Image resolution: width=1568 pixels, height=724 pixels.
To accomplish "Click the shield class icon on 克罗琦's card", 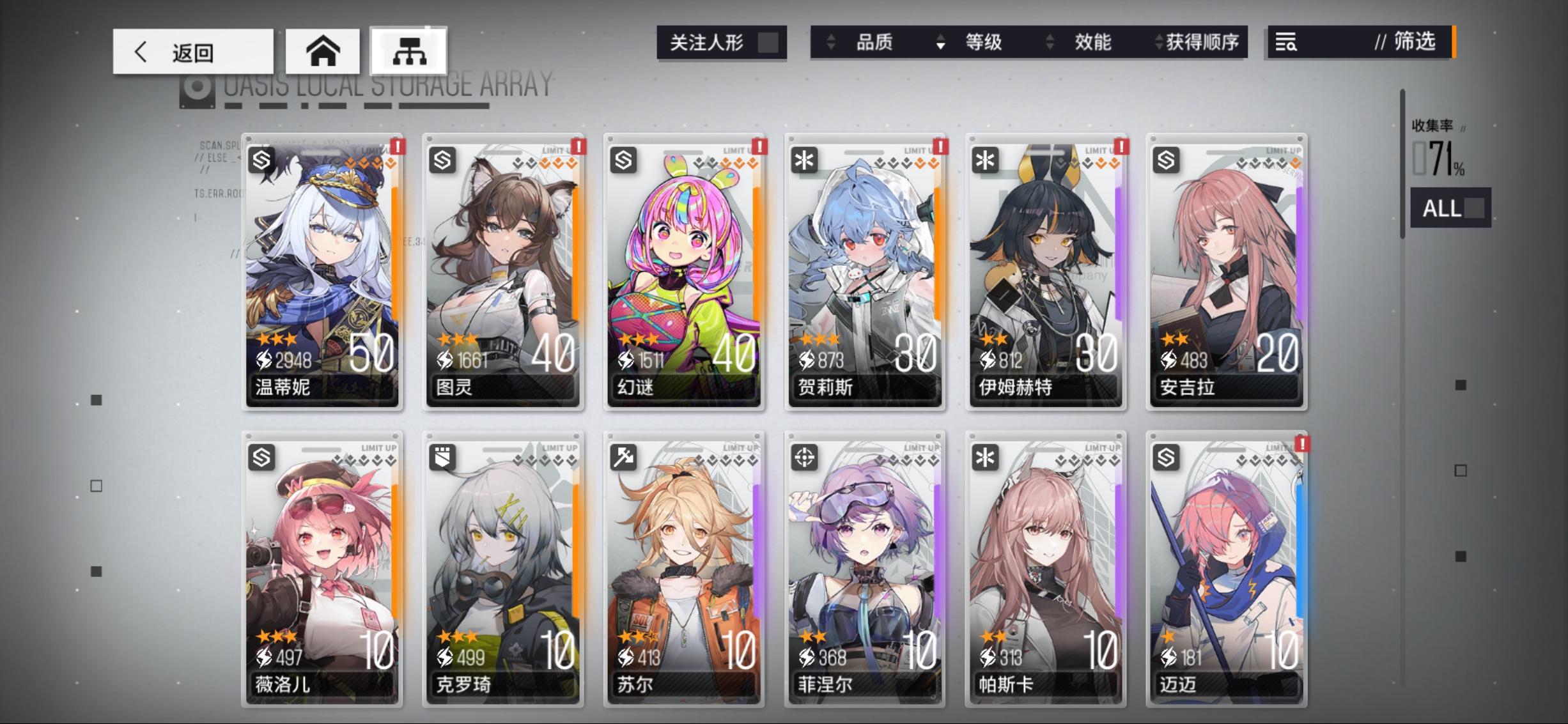I will point(442,456).
